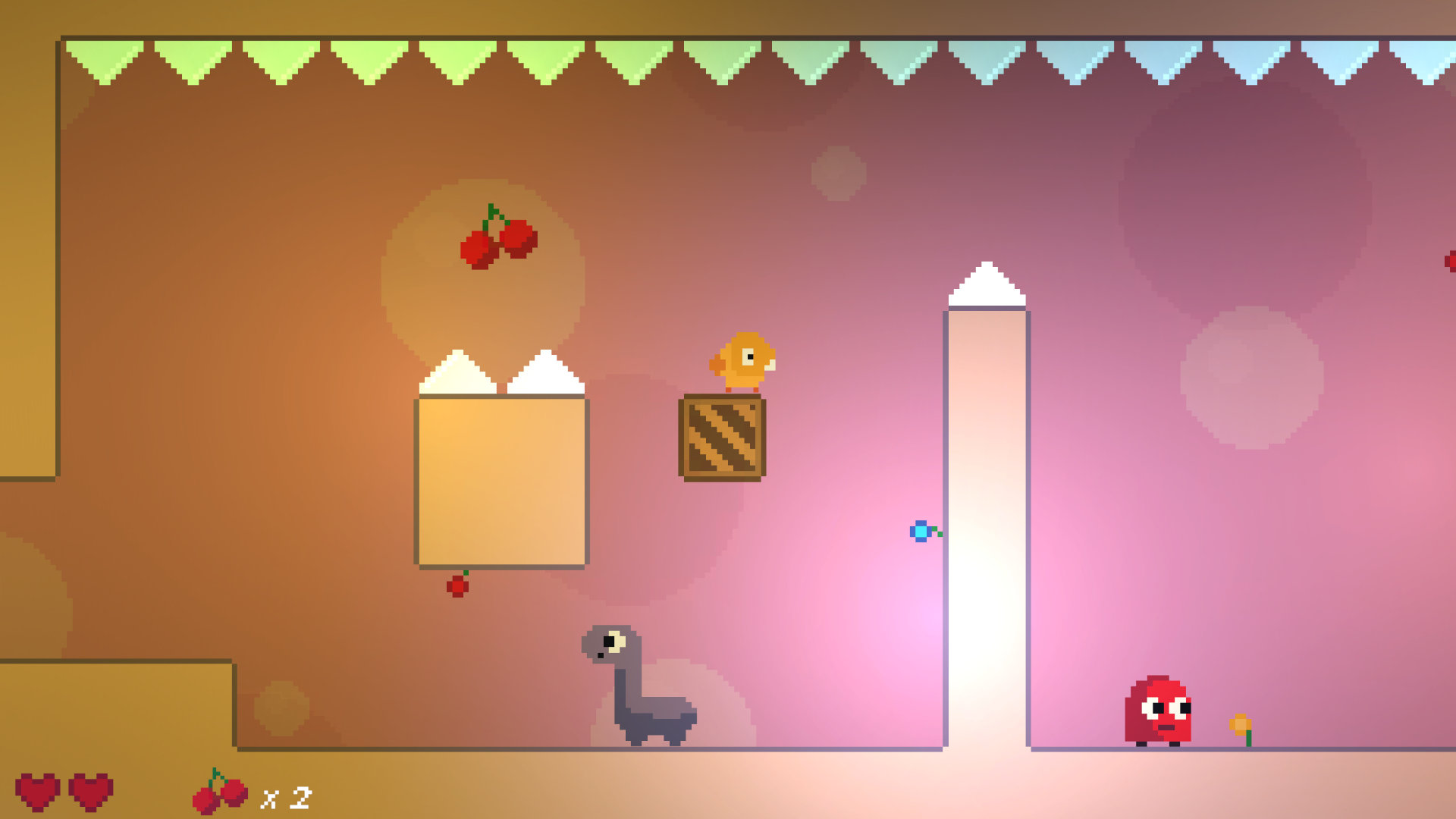The height and width of the screenshot is (819, 1456).
Task: Click the white spike atop the tall pillar
Action: [986, 284]
